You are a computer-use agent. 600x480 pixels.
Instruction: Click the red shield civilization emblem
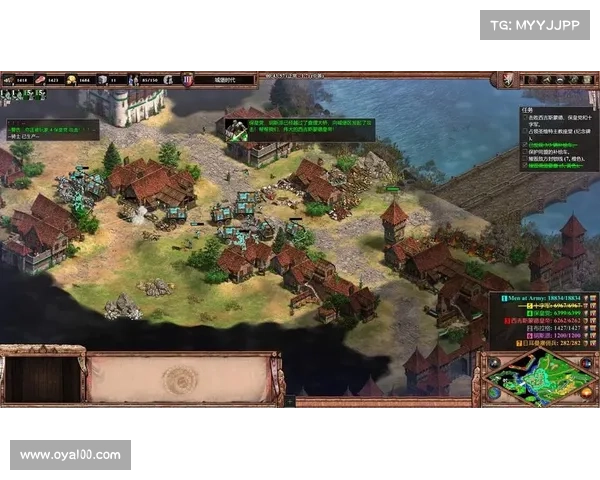point(508,78)
